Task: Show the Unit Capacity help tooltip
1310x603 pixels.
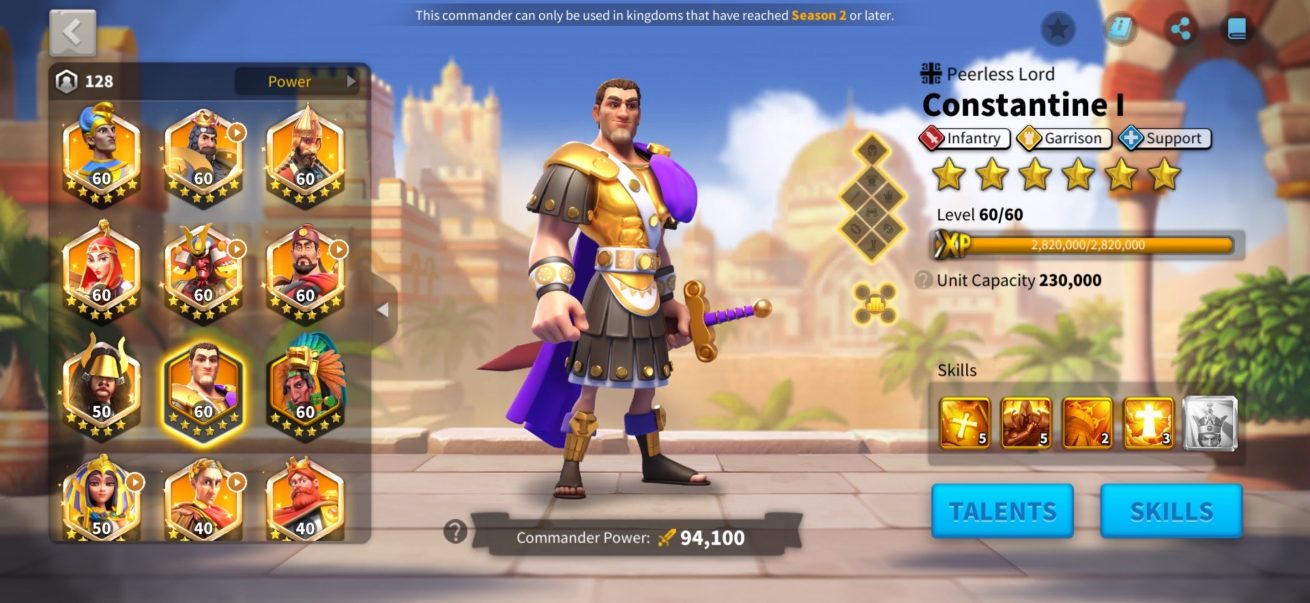Action: point(924,281)
